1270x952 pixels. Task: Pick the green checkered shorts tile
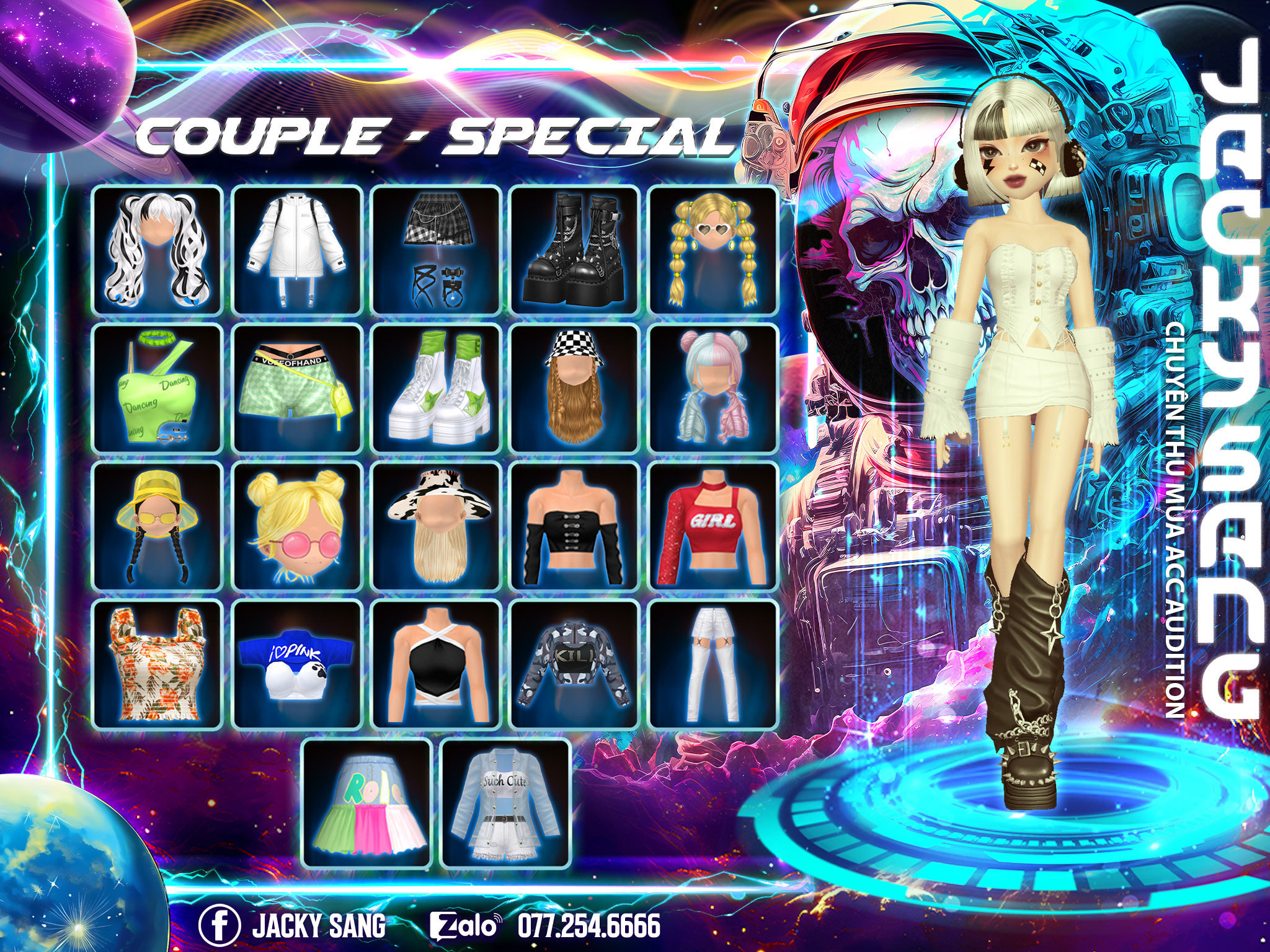(296, 389)
